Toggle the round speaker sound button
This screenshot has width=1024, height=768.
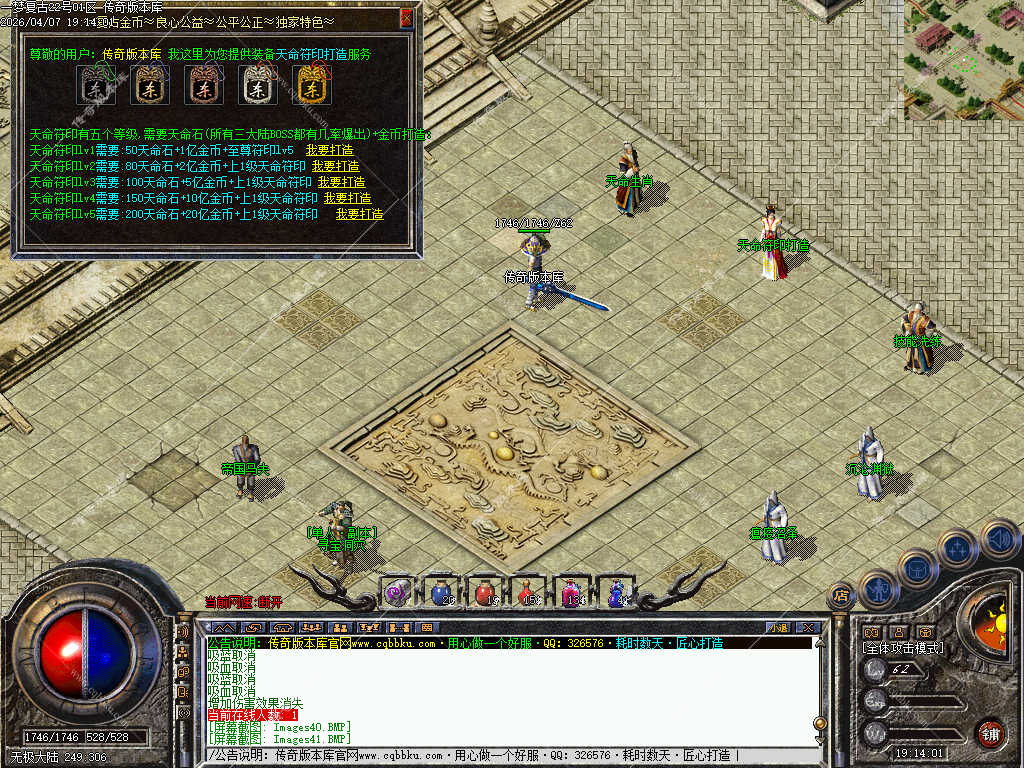pos(1000,540)
